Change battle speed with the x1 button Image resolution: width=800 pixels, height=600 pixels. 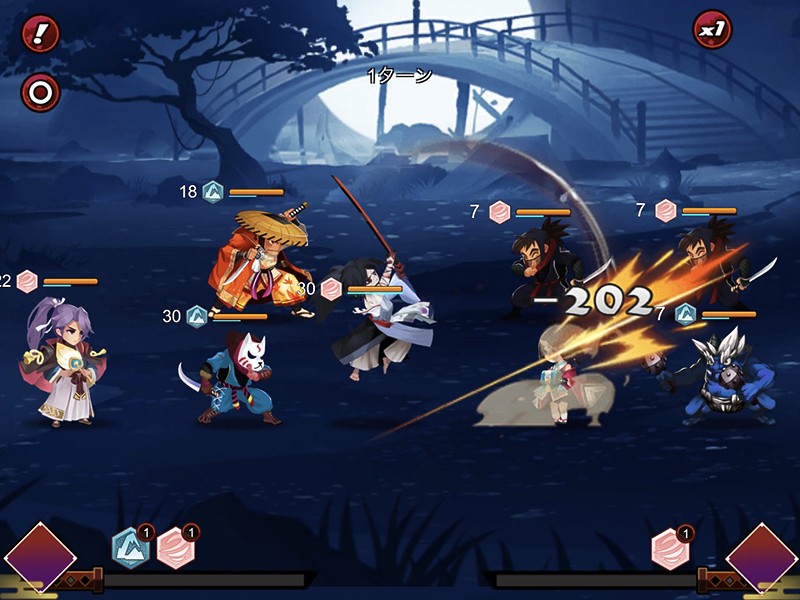pos(712,30)
